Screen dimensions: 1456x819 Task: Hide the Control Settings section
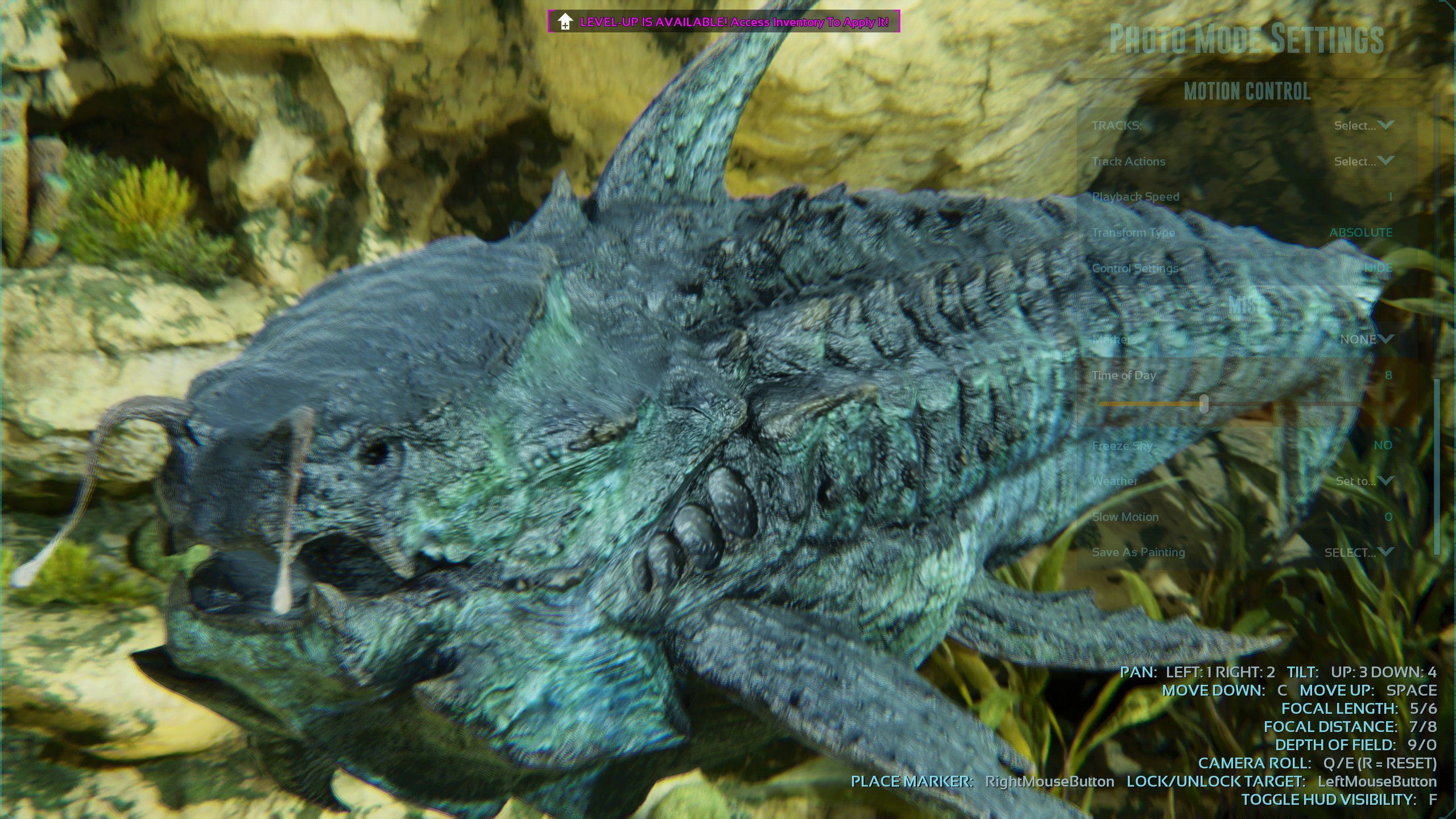(x=1378, y=268)
